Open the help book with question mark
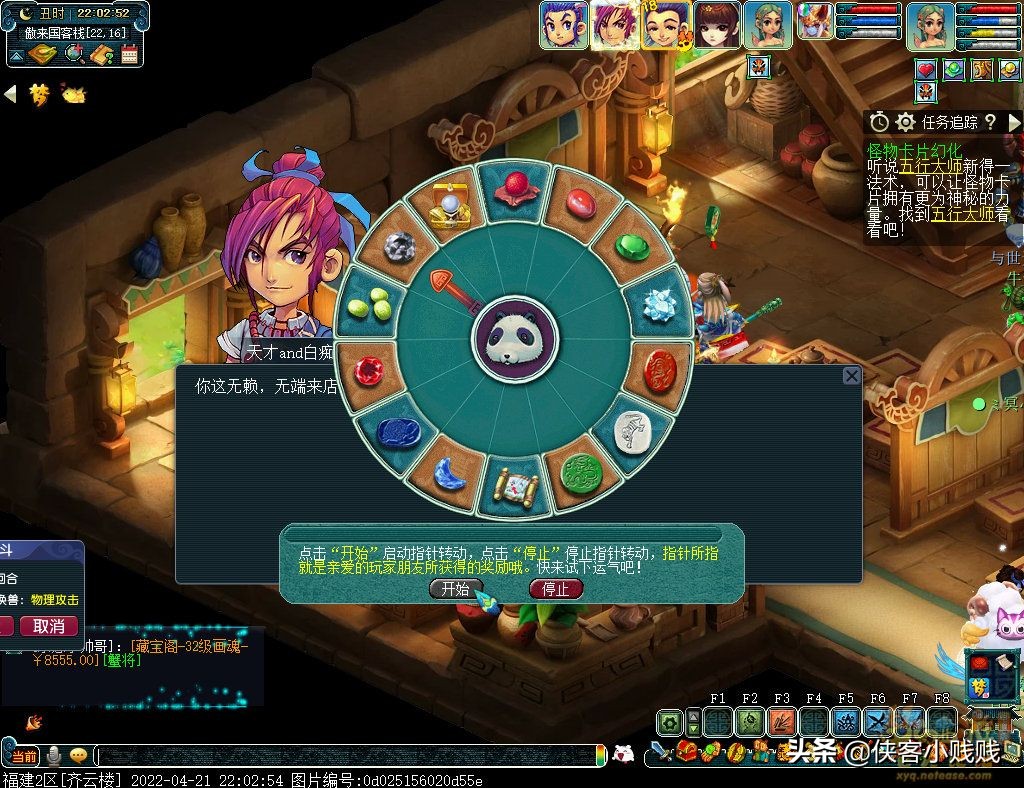The width and height of the screenshot is (1024, 788). coord(101,54)
